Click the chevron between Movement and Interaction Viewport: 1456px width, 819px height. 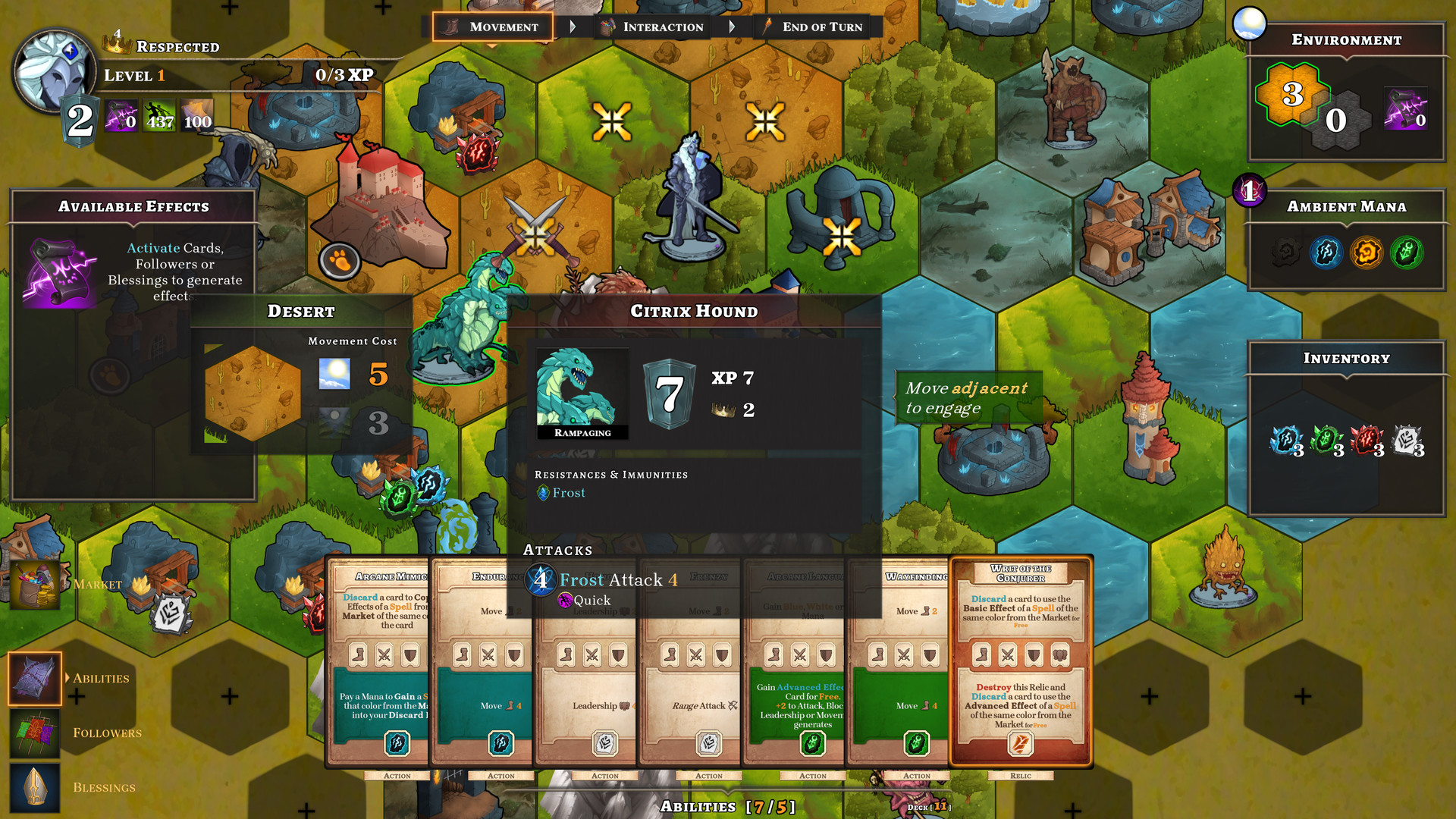tap(573, 26)
